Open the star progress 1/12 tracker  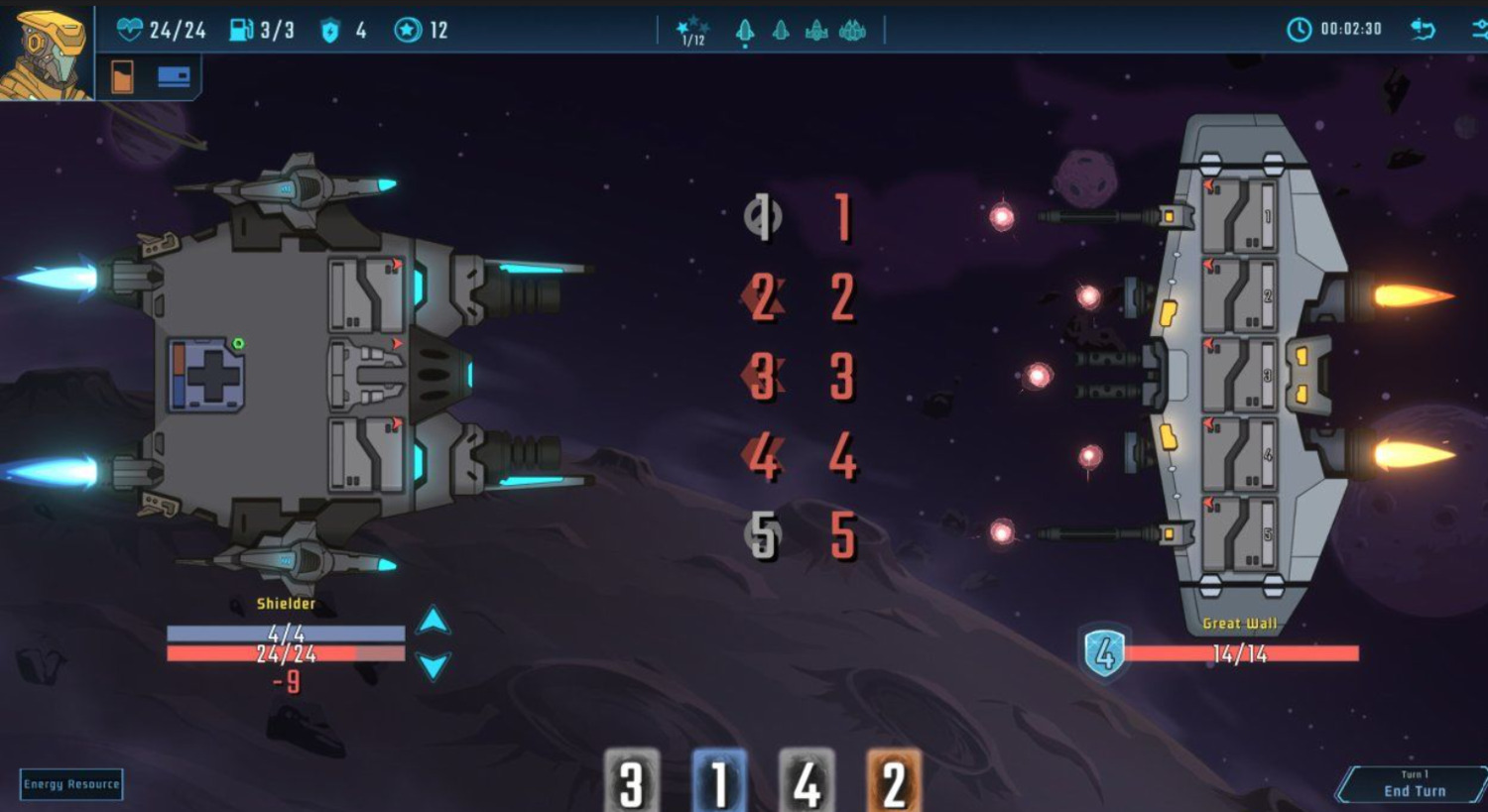tap(692, 32)
